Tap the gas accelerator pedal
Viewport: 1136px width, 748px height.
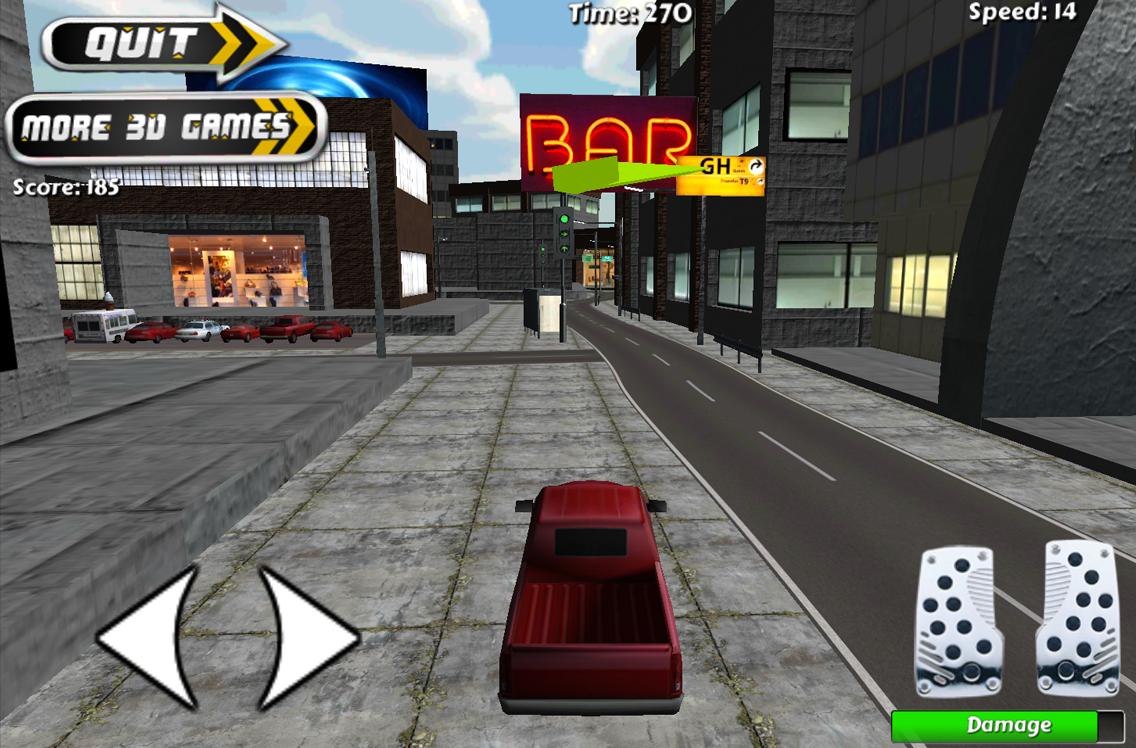tap(1078, 617)
